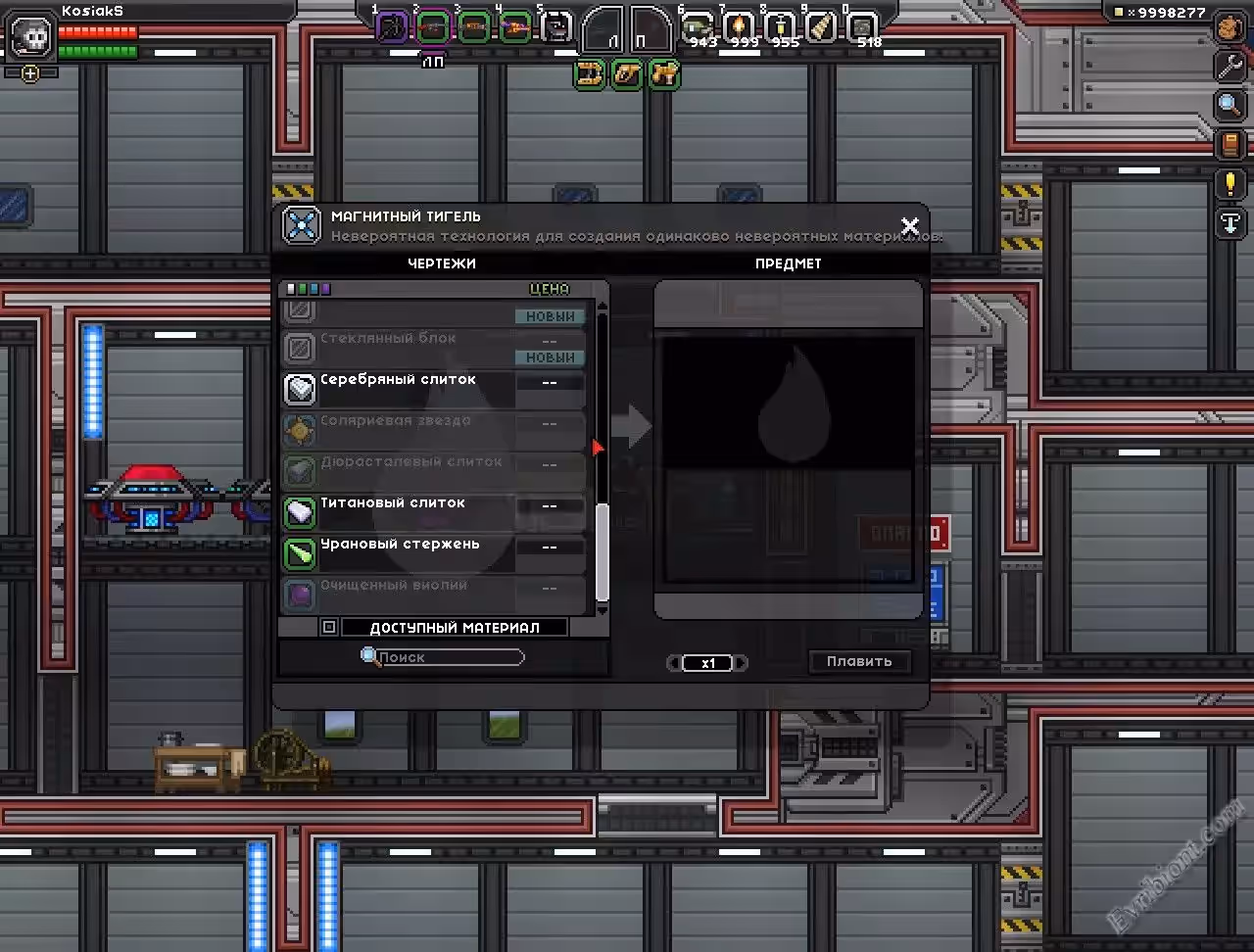Open the inventory bag icon
The height and width of the screenshot is (952, 1254).
[x=1230, y=27]
